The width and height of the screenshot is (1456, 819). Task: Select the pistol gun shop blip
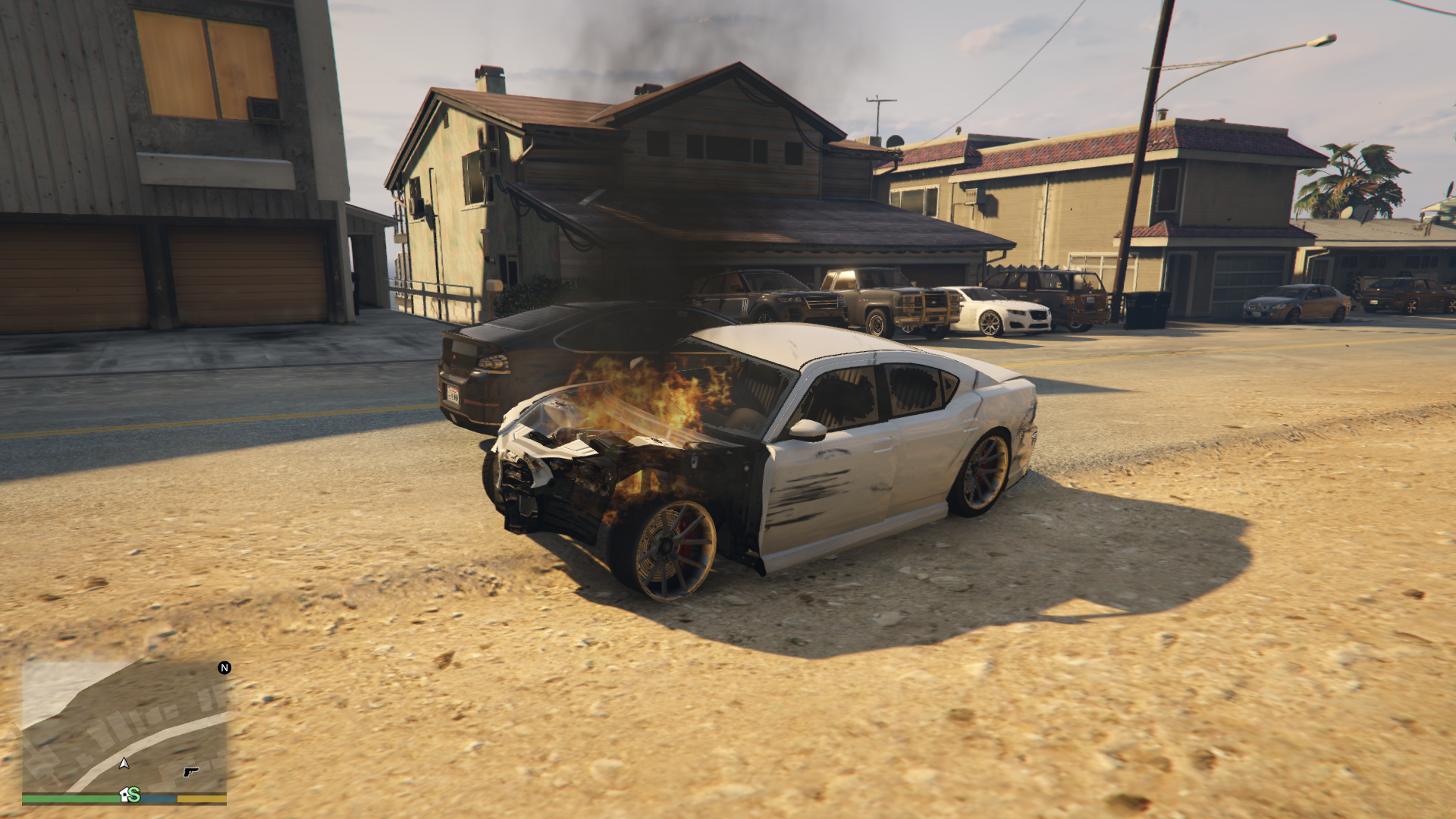pyautogui.click(x=190, y=772)
